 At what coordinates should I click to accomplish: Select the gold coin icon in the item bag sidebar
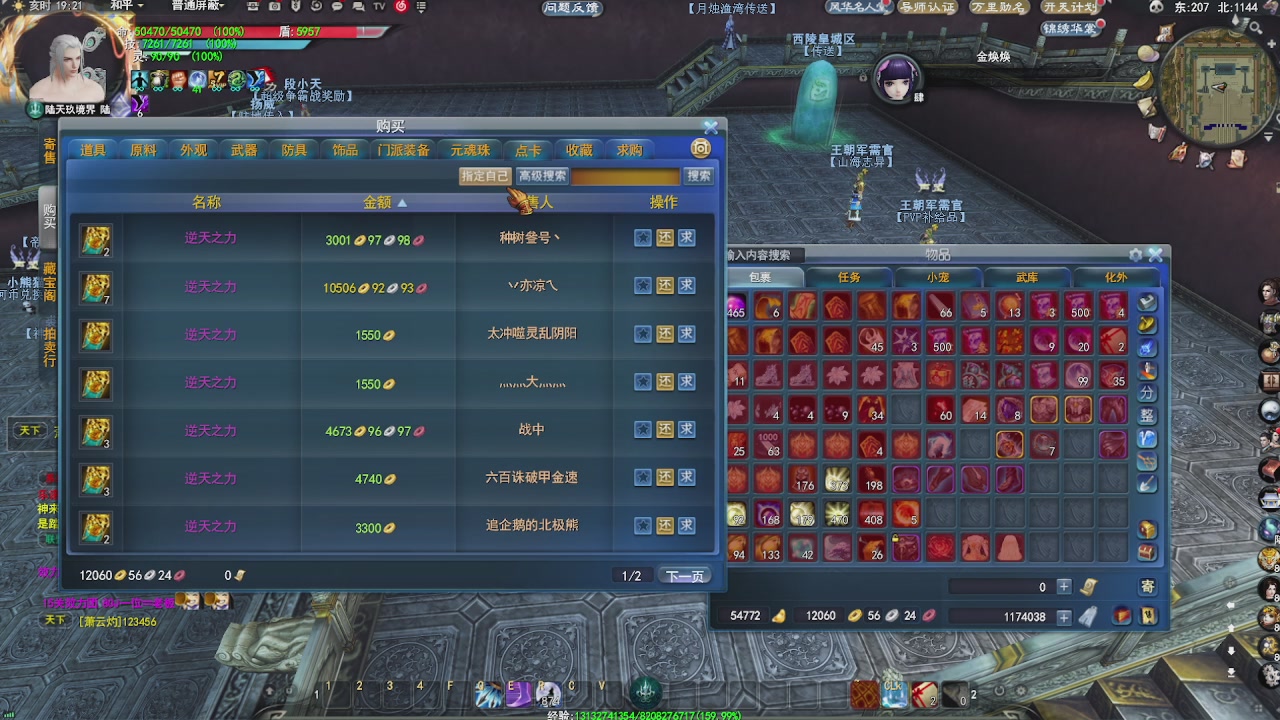click(x=1146, y=326)
